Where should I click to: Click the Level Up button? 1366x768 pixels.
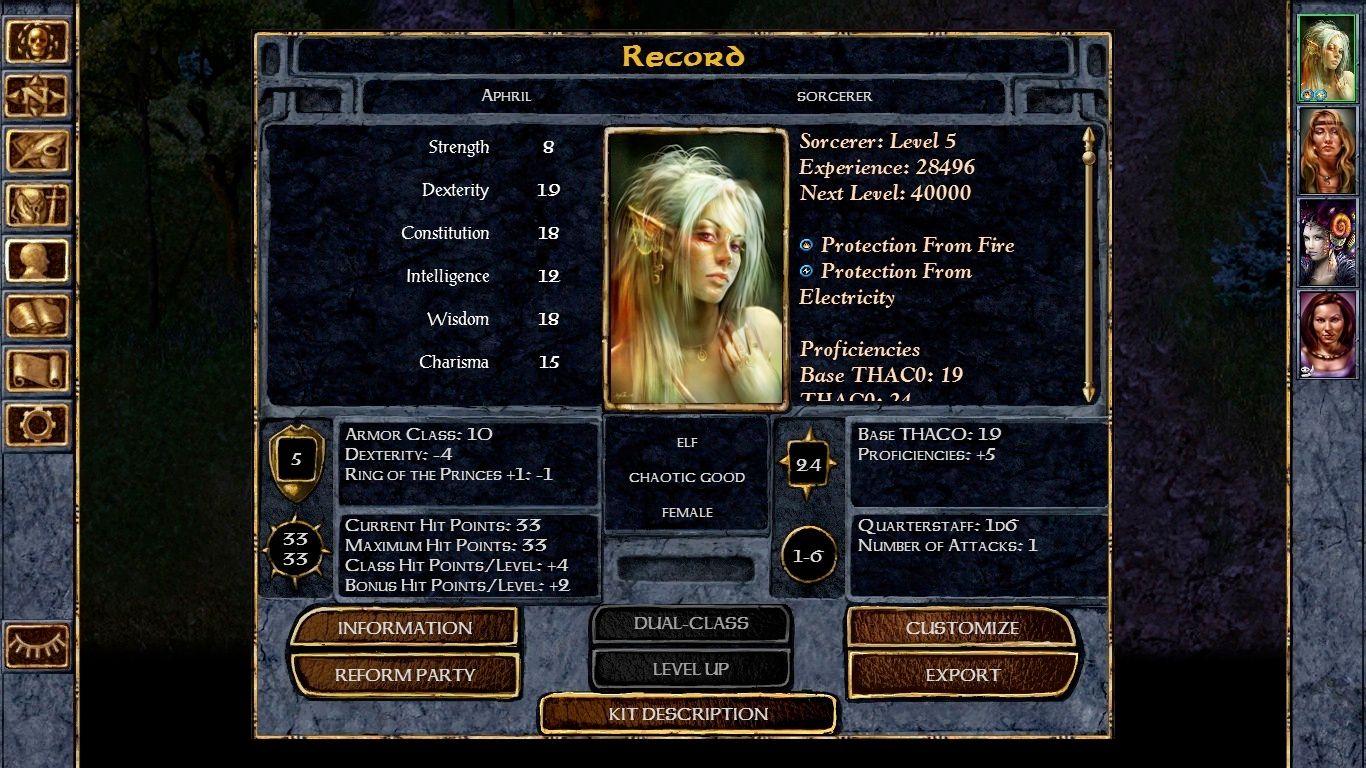(690, 669)
